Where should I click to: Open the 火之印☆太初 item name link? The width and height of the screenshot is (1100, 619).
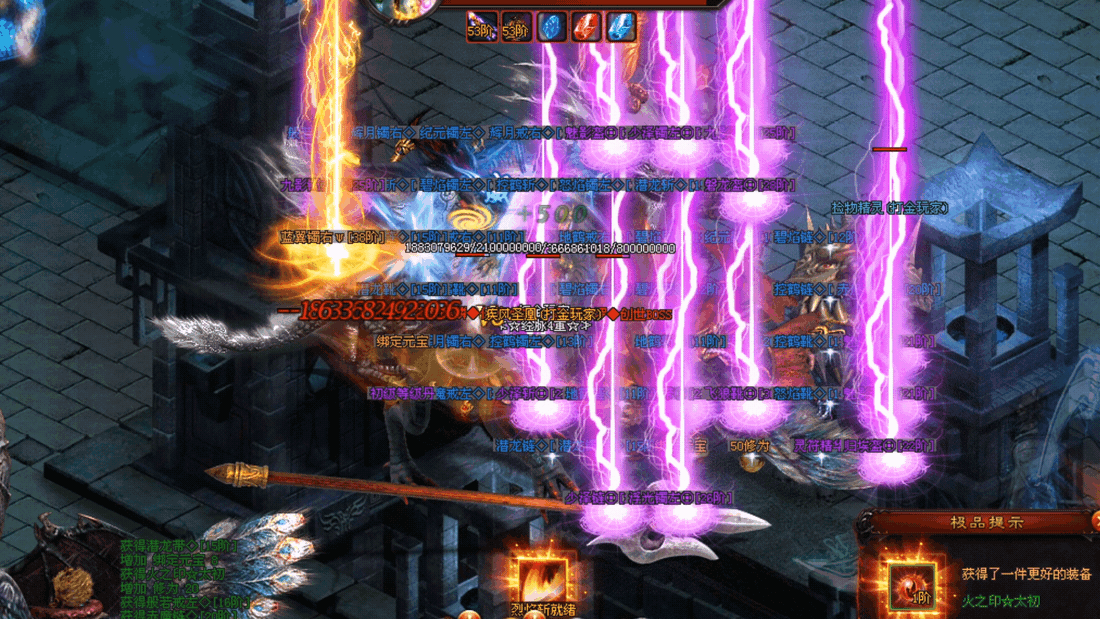(x=1002, y=600)
